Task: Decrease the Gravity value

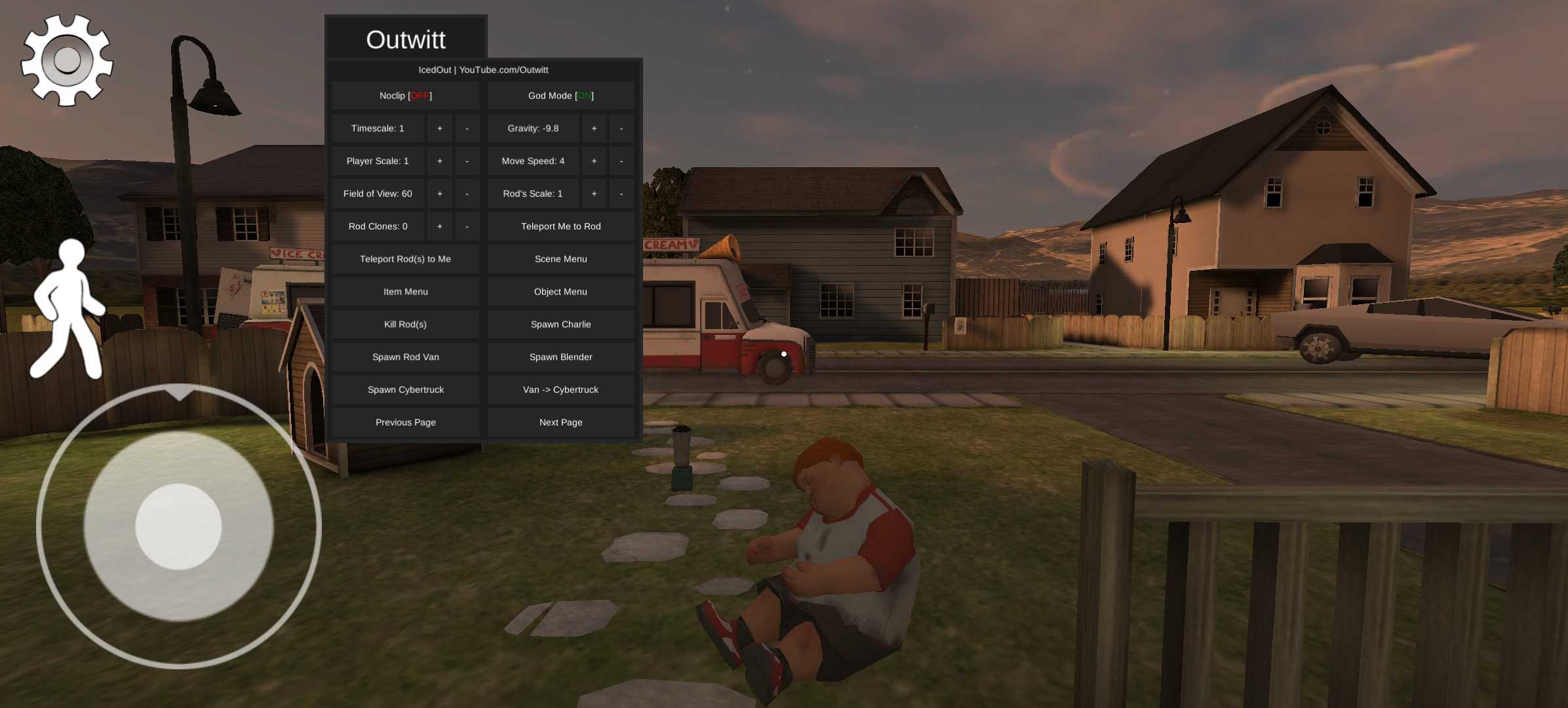Action: coord(621,128)
